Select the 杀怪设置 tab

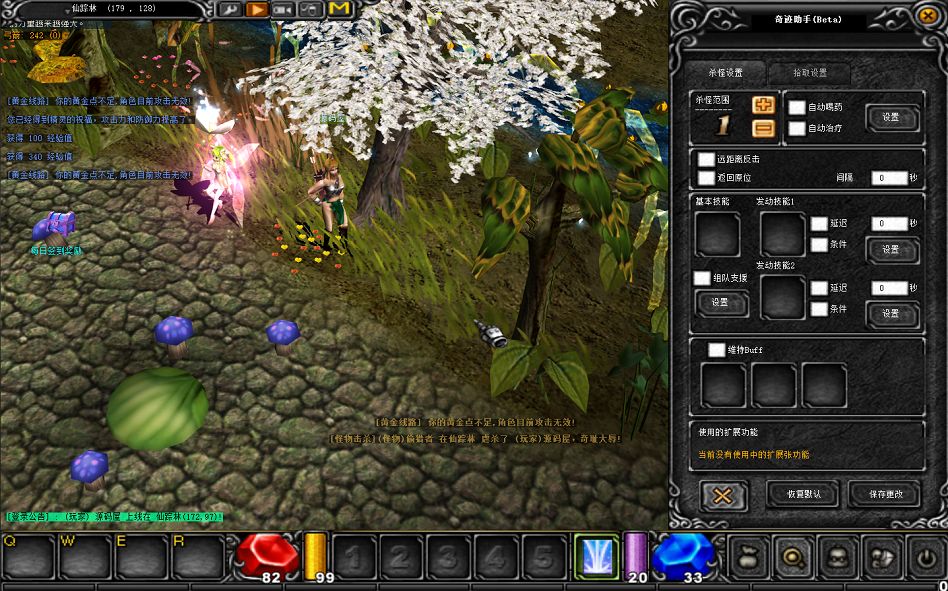click(726, 73)
